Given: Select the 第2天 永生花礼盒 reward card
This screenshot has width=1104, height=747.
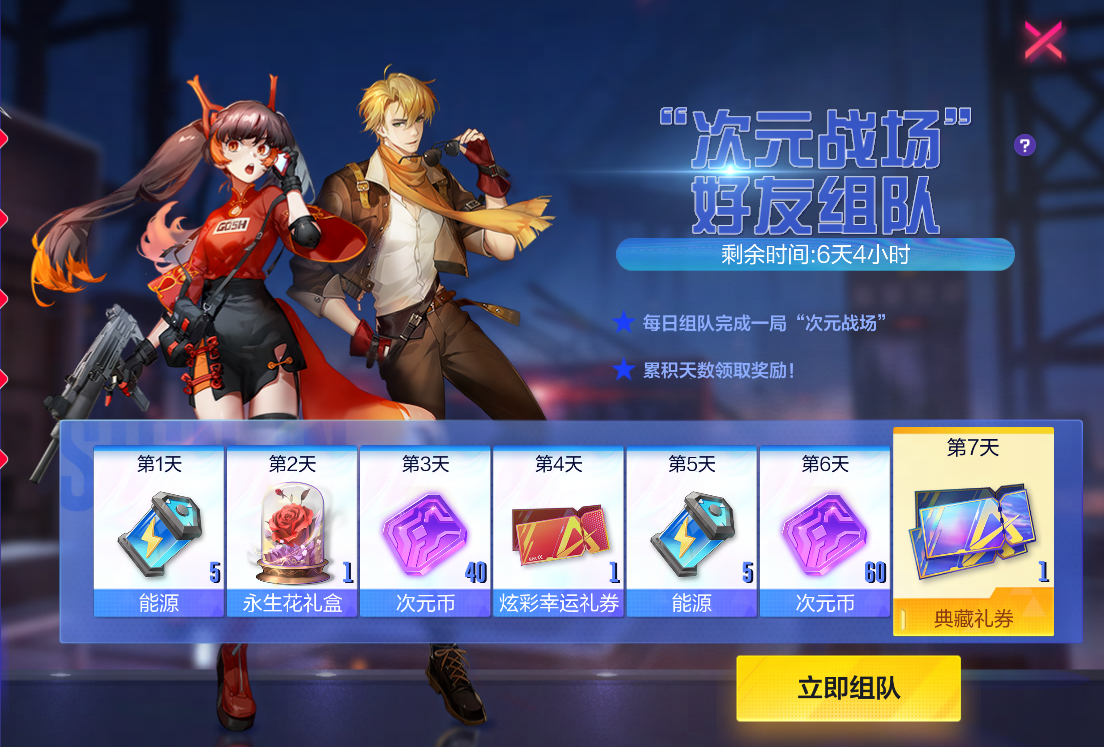Looking at the screenshot, I should (292, 532).
